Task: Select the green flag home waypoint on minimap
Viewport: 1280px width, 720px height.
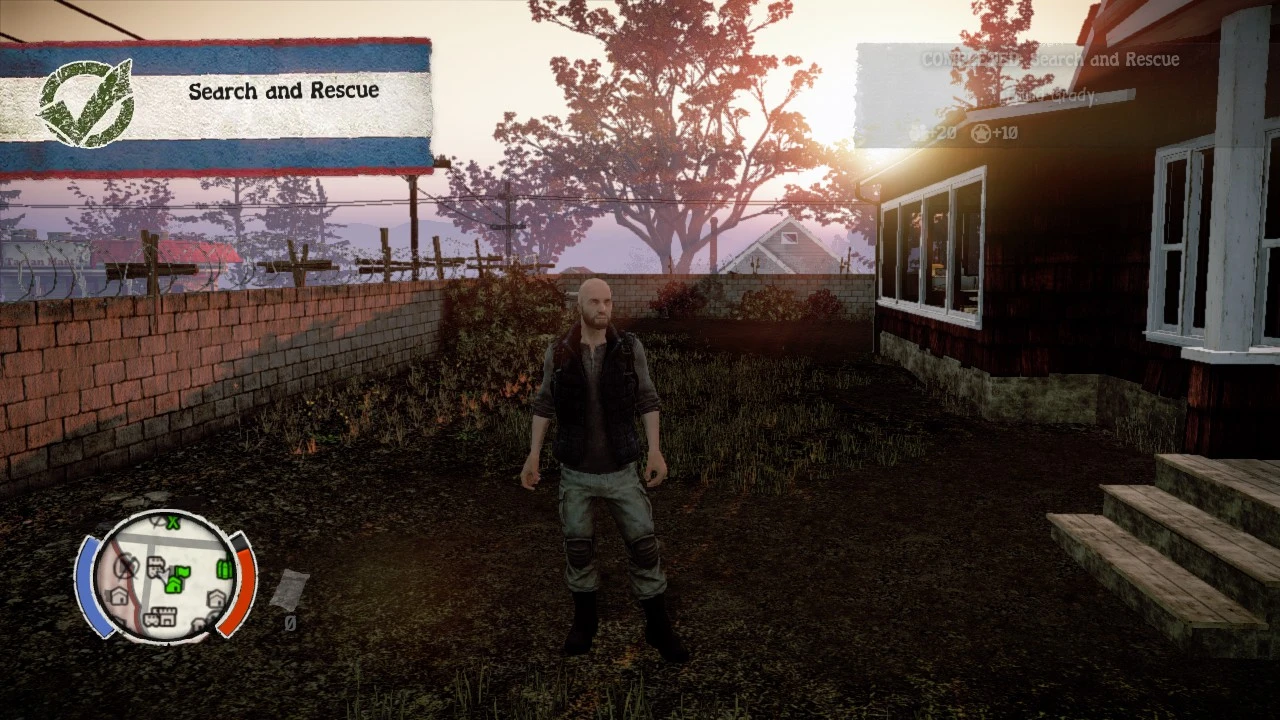Action: point(182,572)
